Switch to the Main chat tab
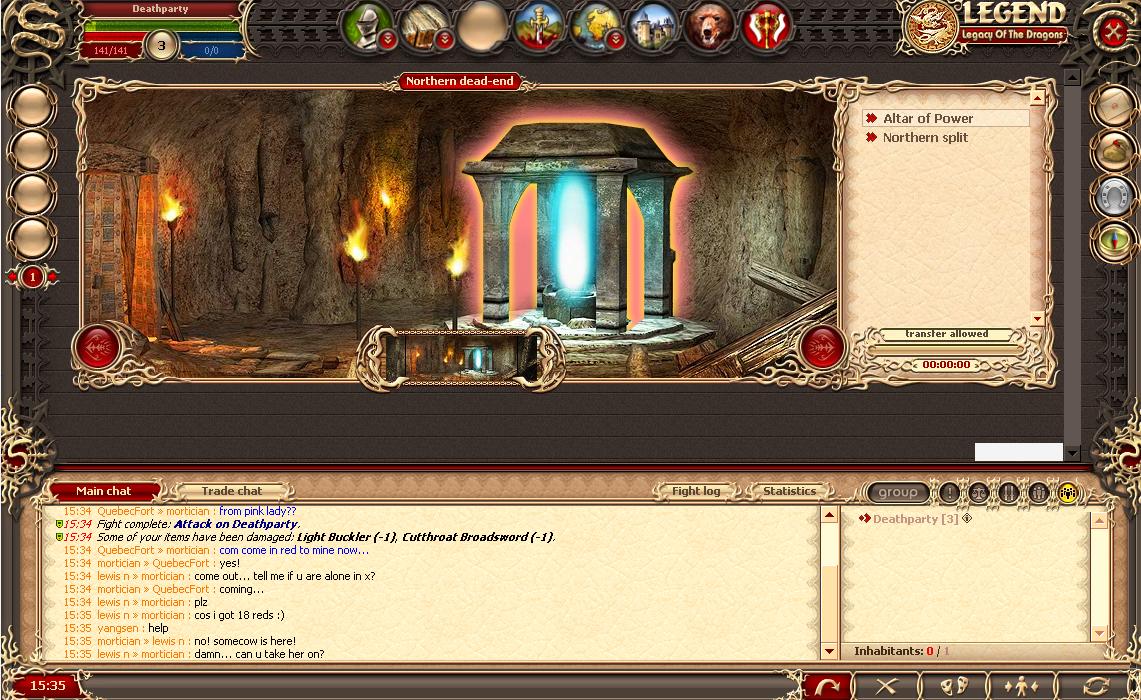The width and height of the screenshot is (1141, 700). [104, 491]
